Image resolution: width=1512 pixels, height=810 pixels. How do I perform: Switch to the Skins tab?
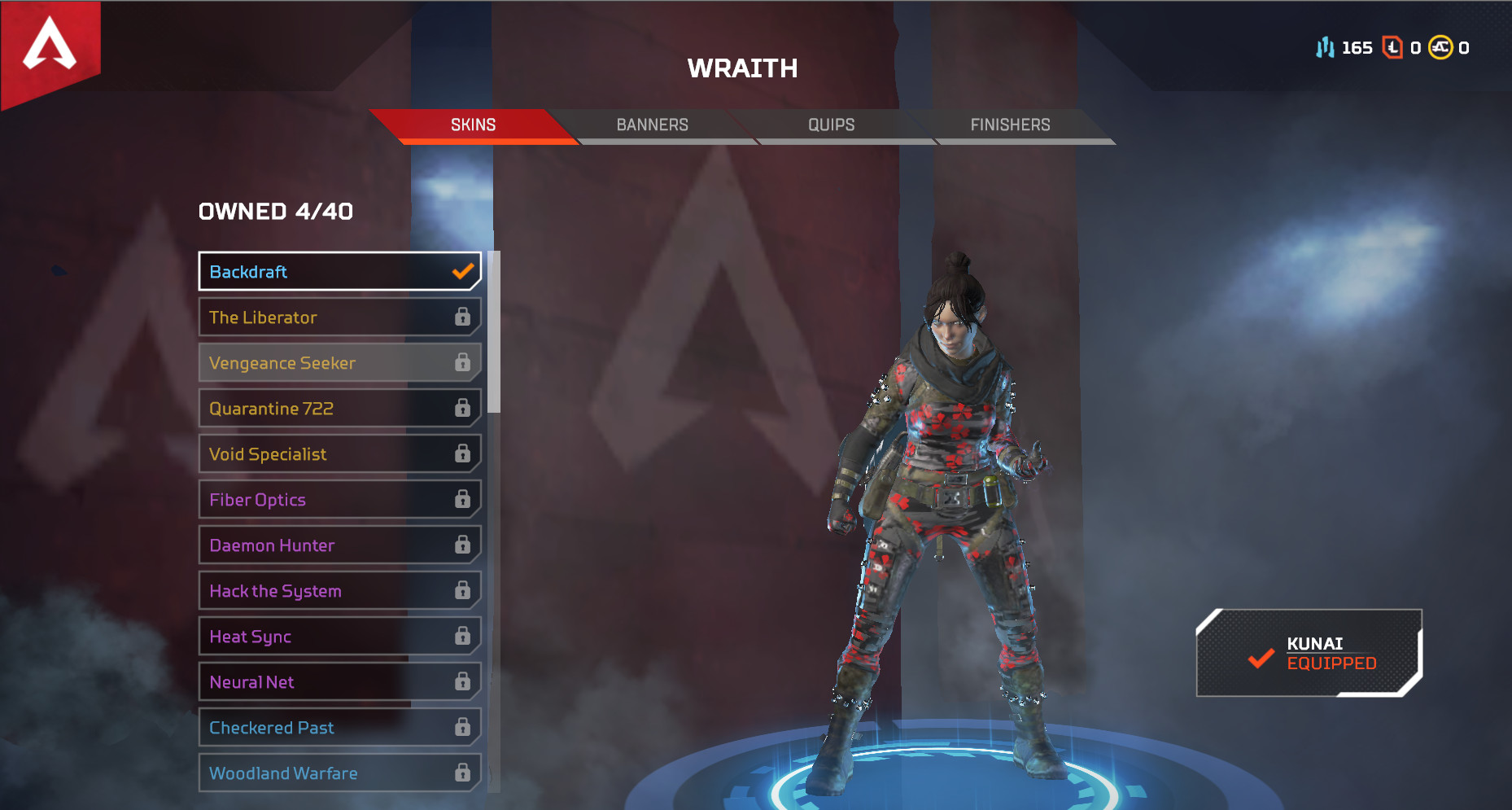(473, 125)
